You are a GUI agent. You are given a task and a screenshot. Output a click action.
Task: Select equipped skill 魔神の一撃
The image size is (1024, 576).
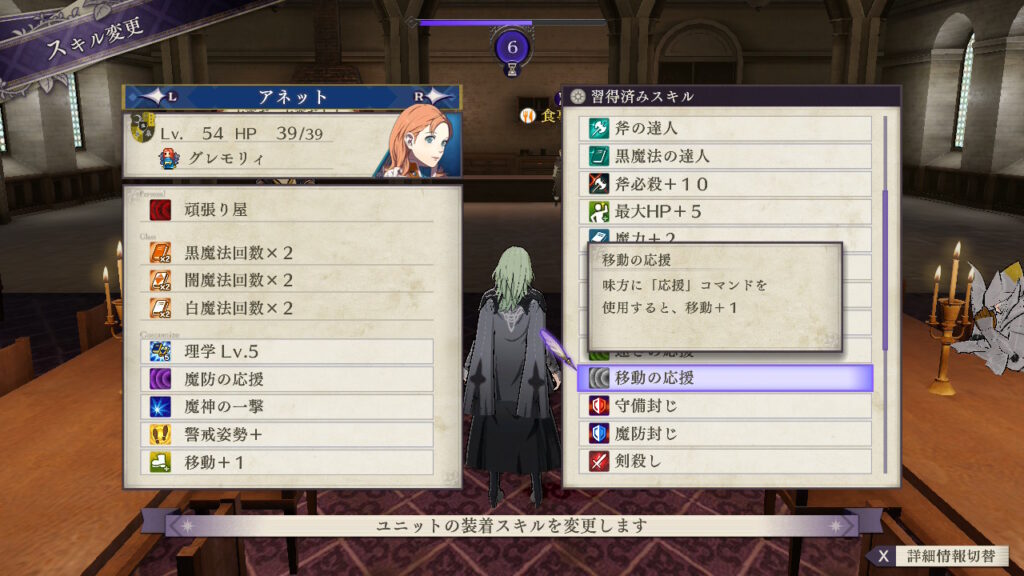click(x=290, y=407)
